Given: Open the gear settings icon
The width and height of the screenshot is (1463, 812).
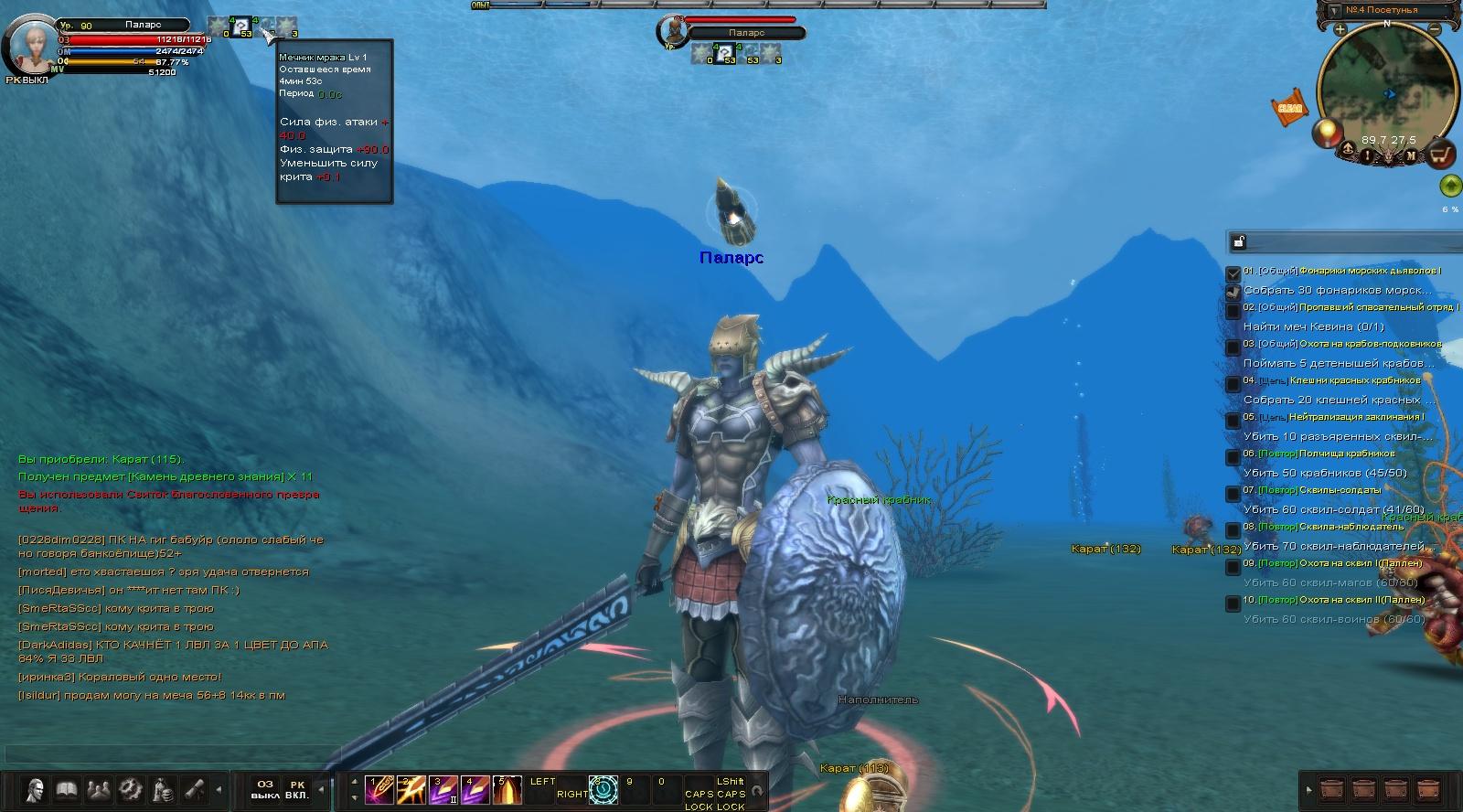Looking at the screenshot, I should [131, 789].
